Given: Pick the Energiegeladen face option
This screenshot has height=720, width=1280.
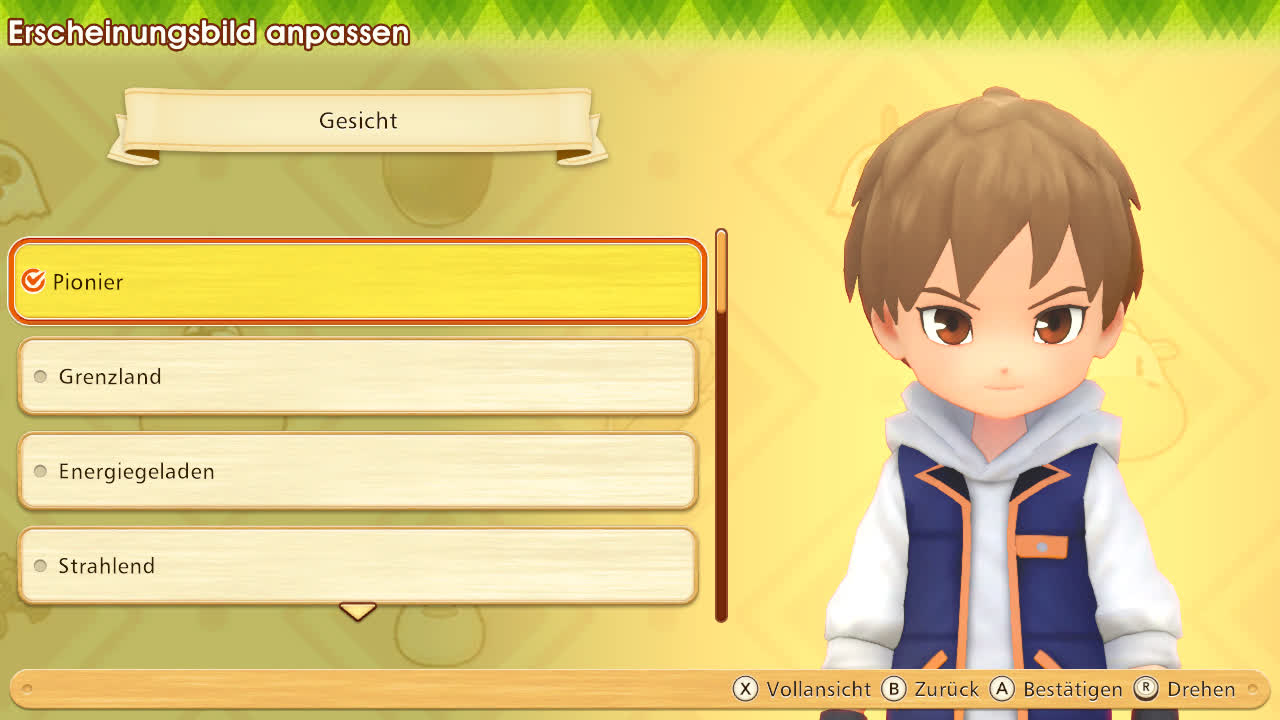Looking at the screenshot, I should point(358,471).
